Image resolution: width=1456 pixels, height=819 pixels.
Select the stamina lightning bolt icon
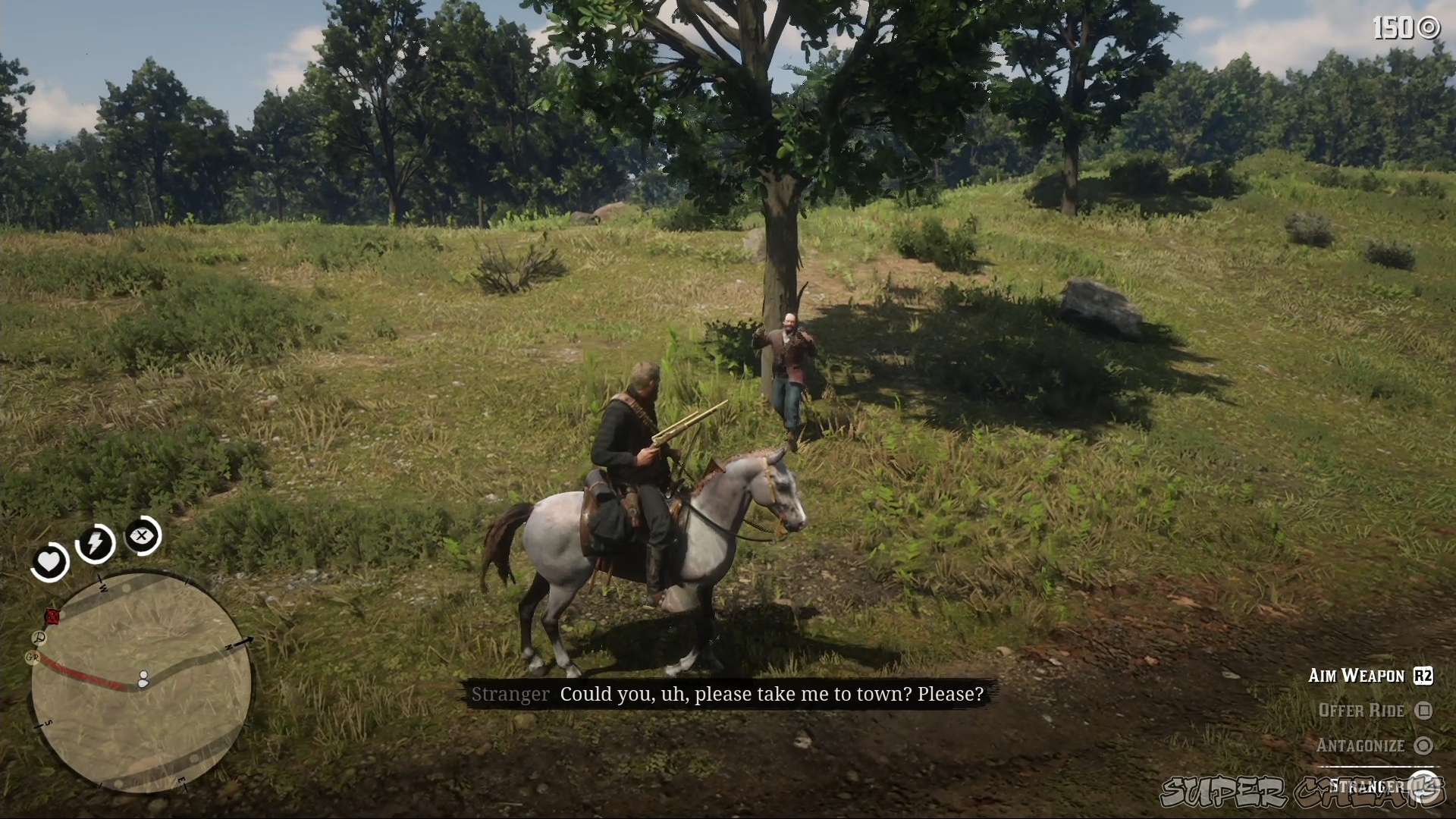pos(96,543)
